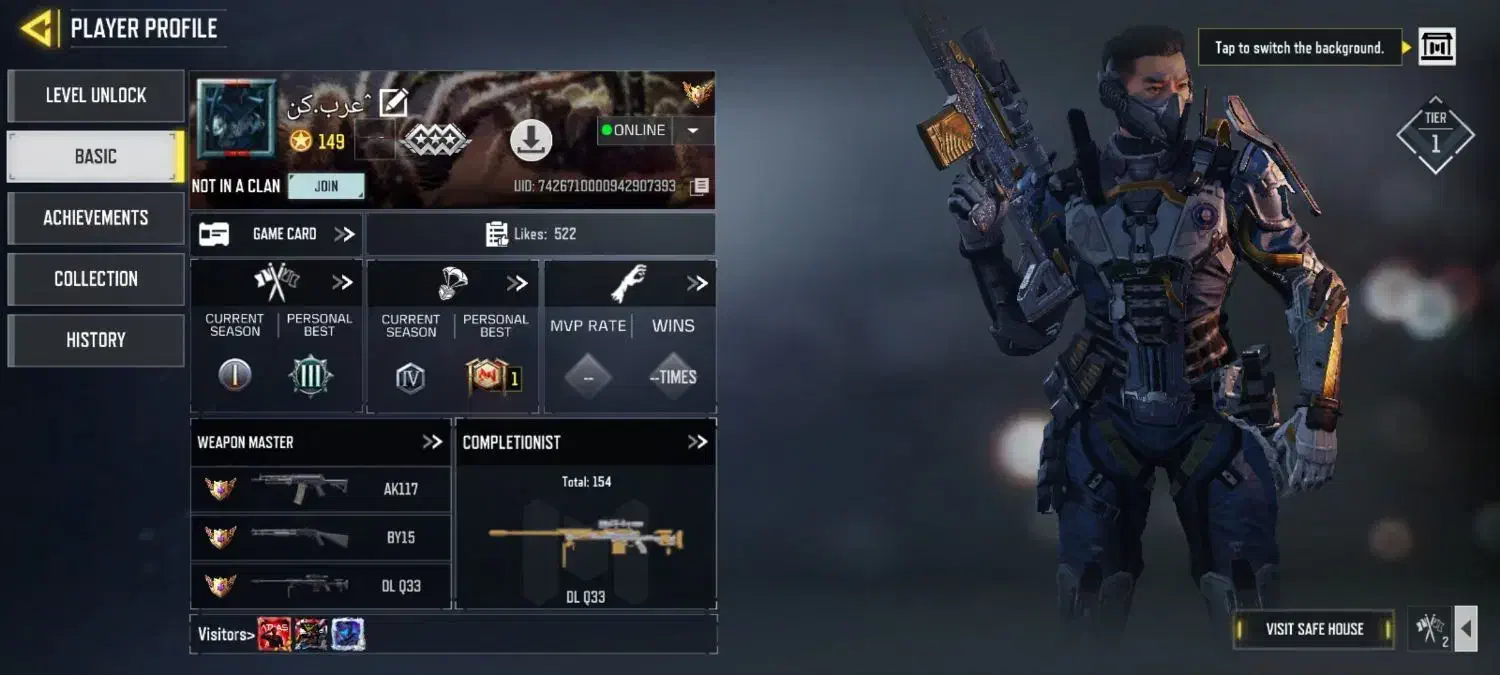Open the Achievements tab
Image resolution: width=1500 pixels, height=675 pixels.
pos(96,218)
